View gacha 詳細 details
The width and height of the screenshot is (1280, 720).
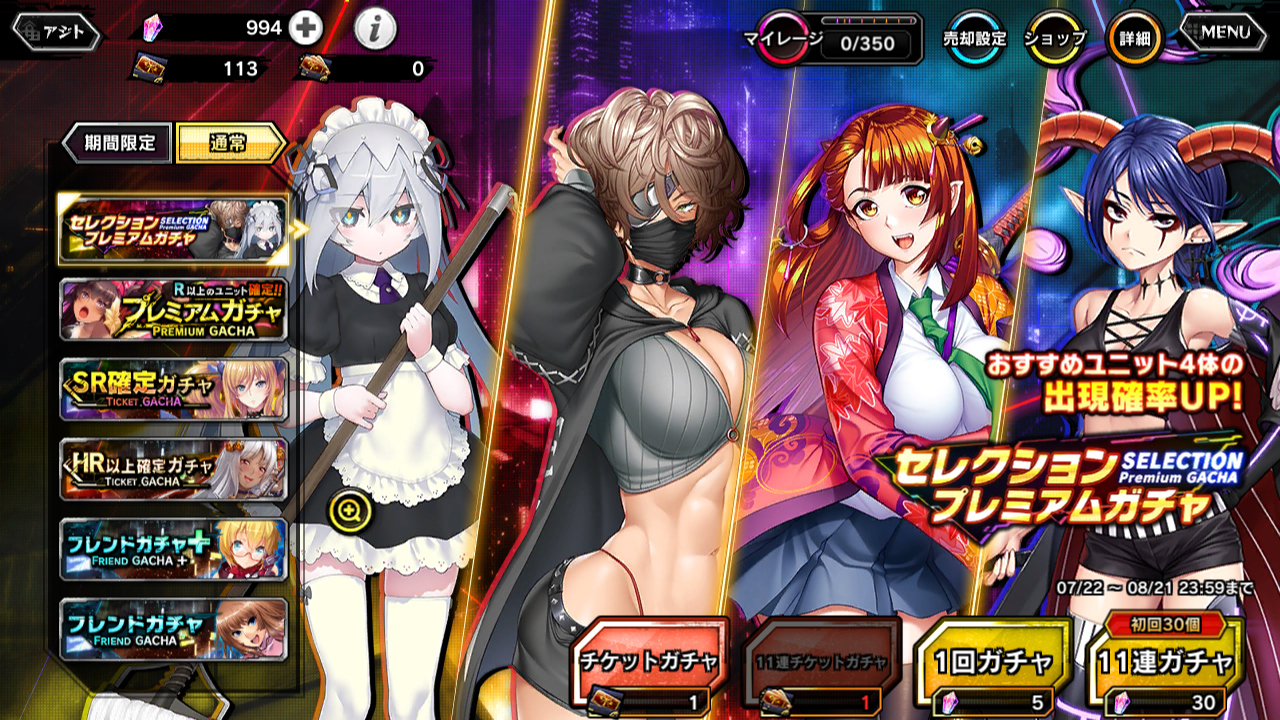pyautogui.click(x=1135, y=38)
